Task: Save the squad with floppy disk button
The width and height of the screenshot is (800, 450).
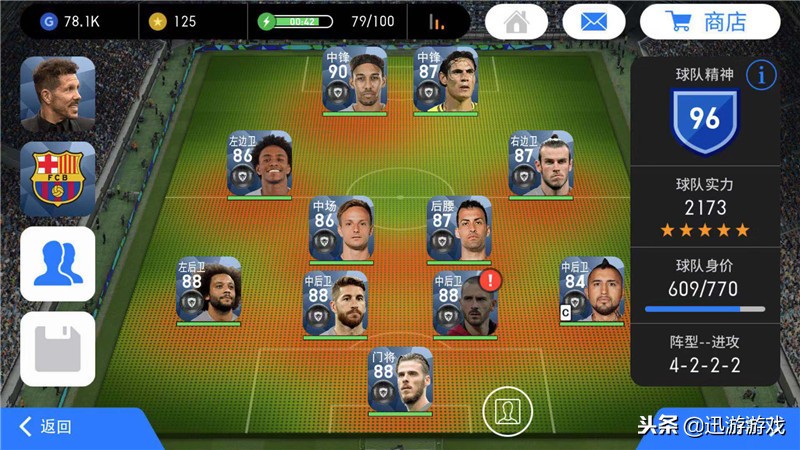Action: coord(58,350)
